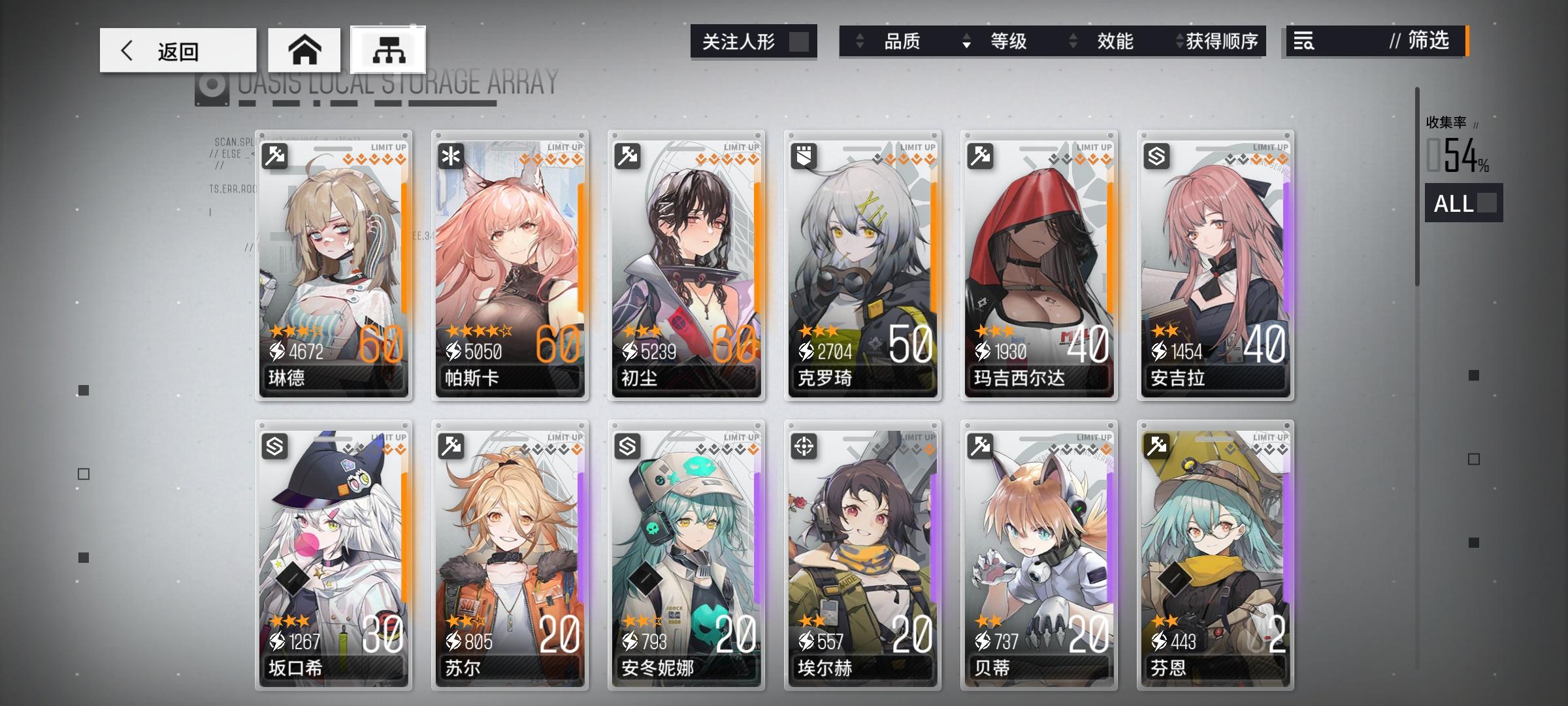Click the crosshair class icon on 埃尔赫's card
Image resolution: width=1568 pixels, height=706 pixels.
coord(805,447)
